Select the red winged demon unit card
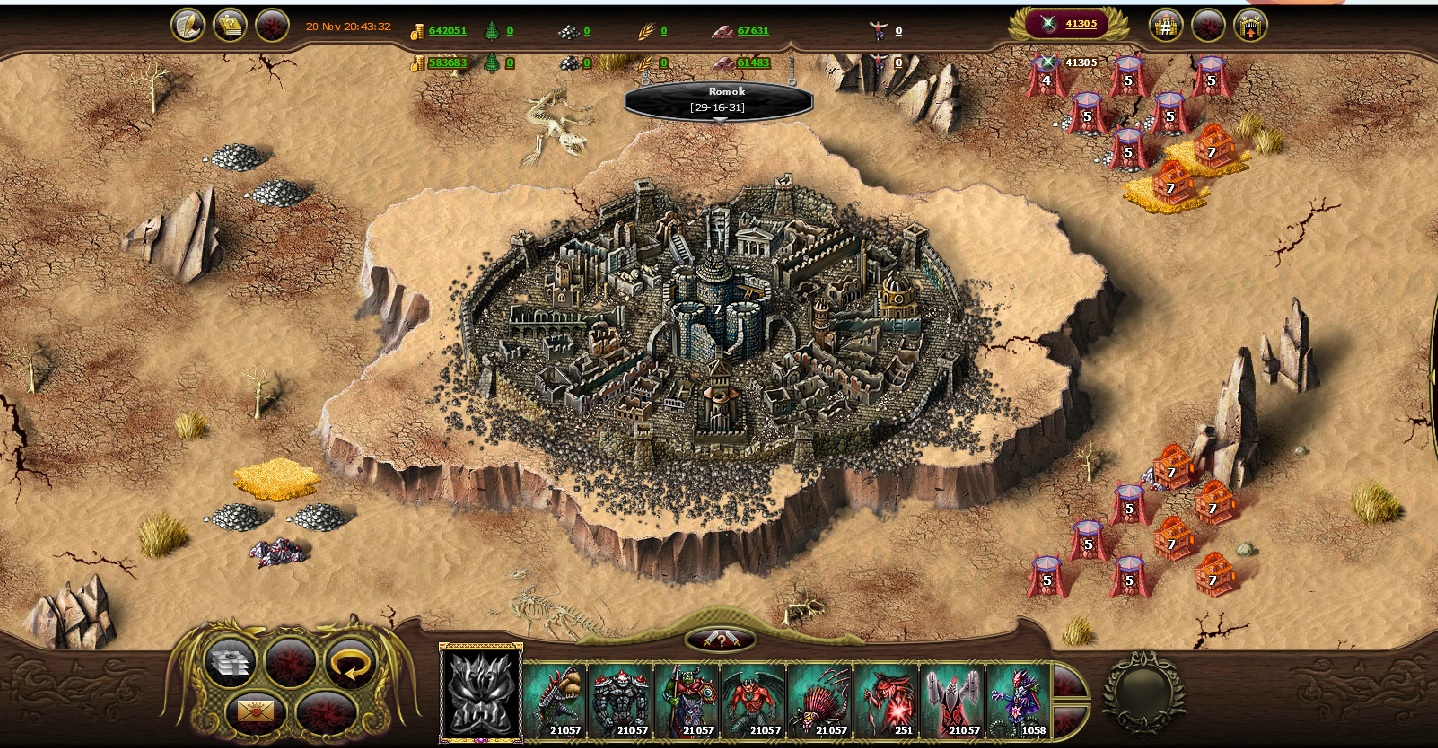1438x748 pixels. coord(753,700)
